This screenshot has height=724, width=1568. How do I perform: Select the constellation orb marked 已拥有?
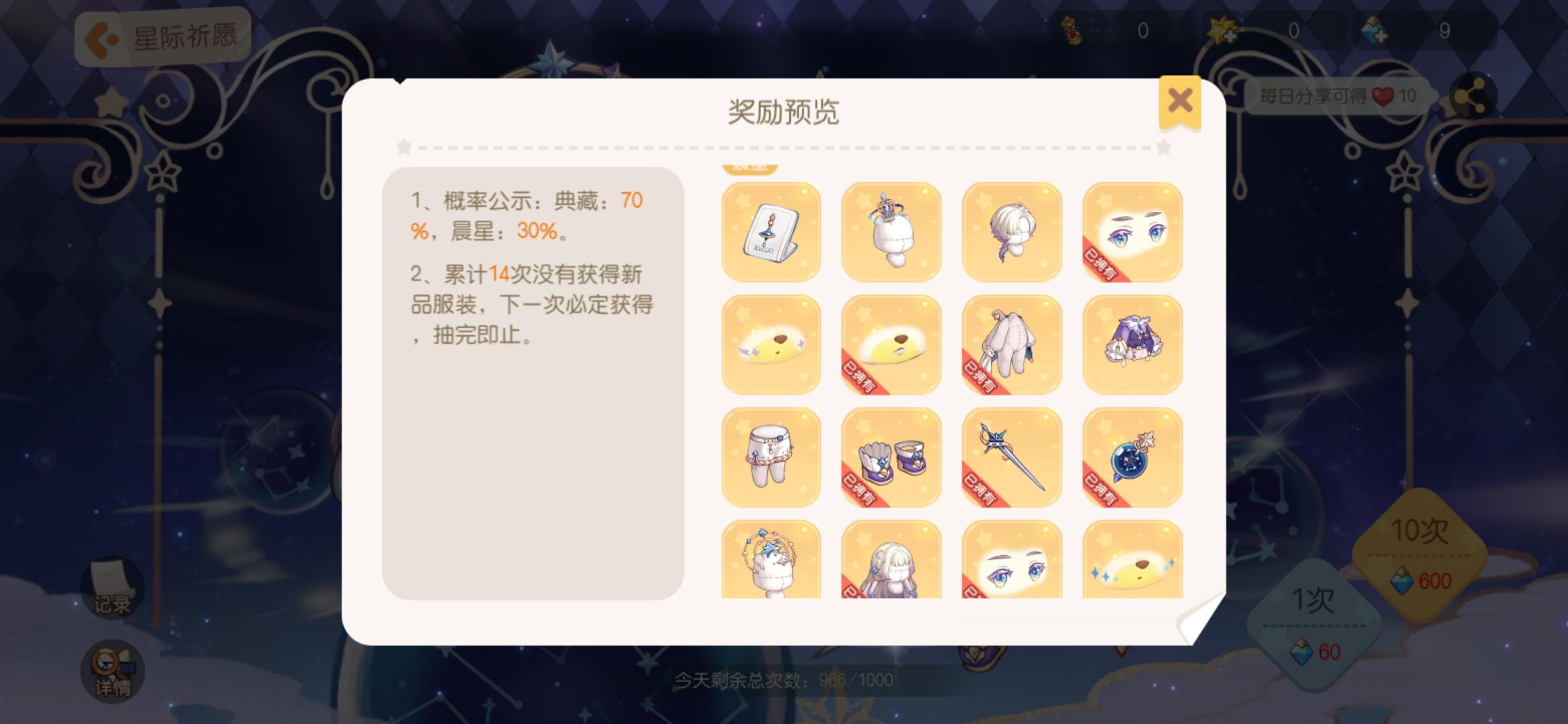[x=1131, y=458]
